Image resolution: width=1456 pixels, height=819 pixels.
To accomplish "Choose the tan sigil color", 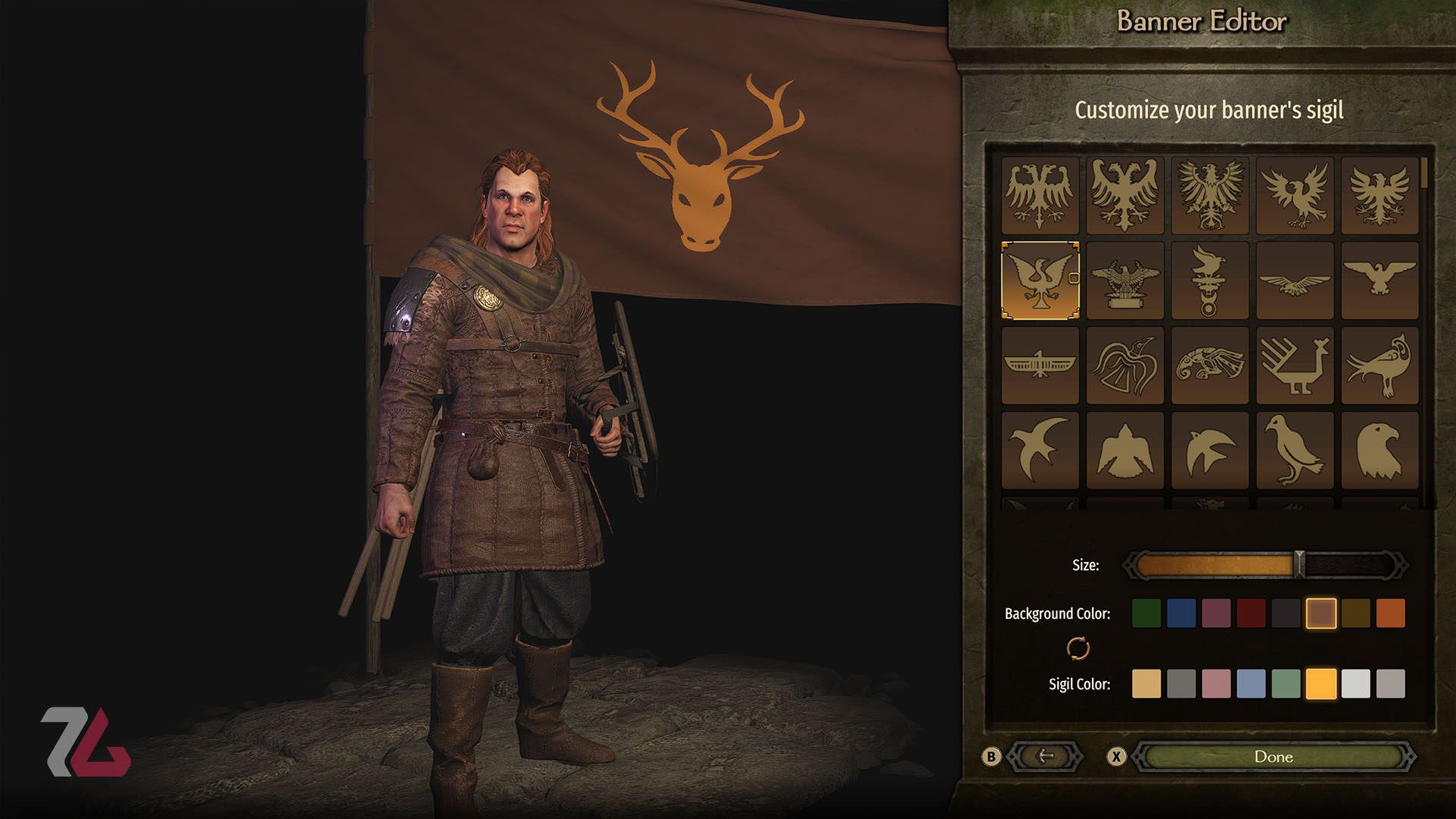I will [1146, 683].
